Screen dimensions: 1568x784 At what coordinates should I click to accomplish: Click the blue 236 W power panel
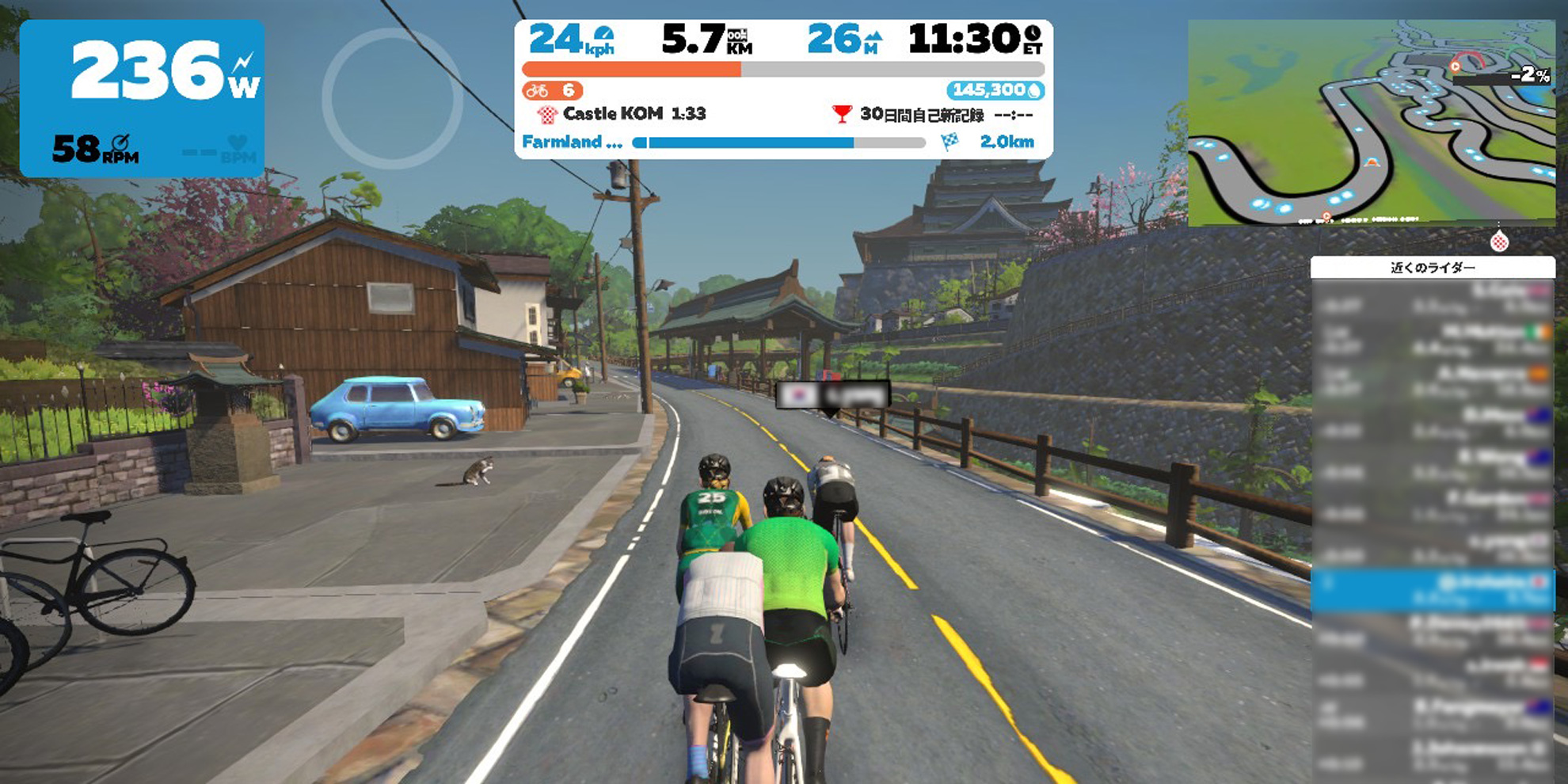point(142,98)
